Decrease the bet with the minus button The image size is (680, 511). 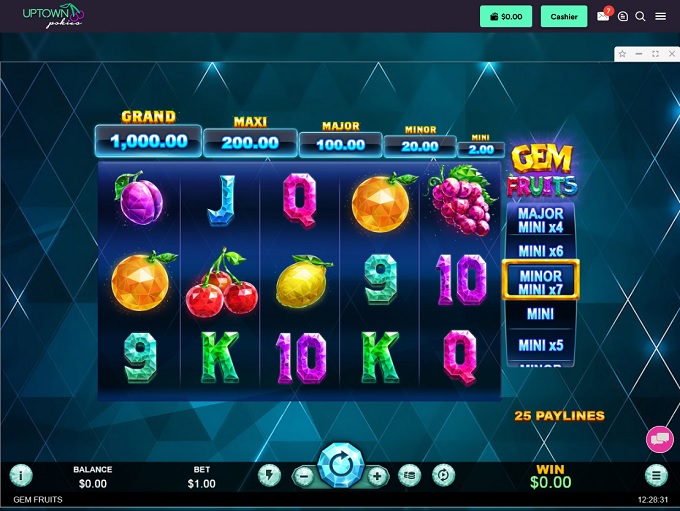click(304, 477)
